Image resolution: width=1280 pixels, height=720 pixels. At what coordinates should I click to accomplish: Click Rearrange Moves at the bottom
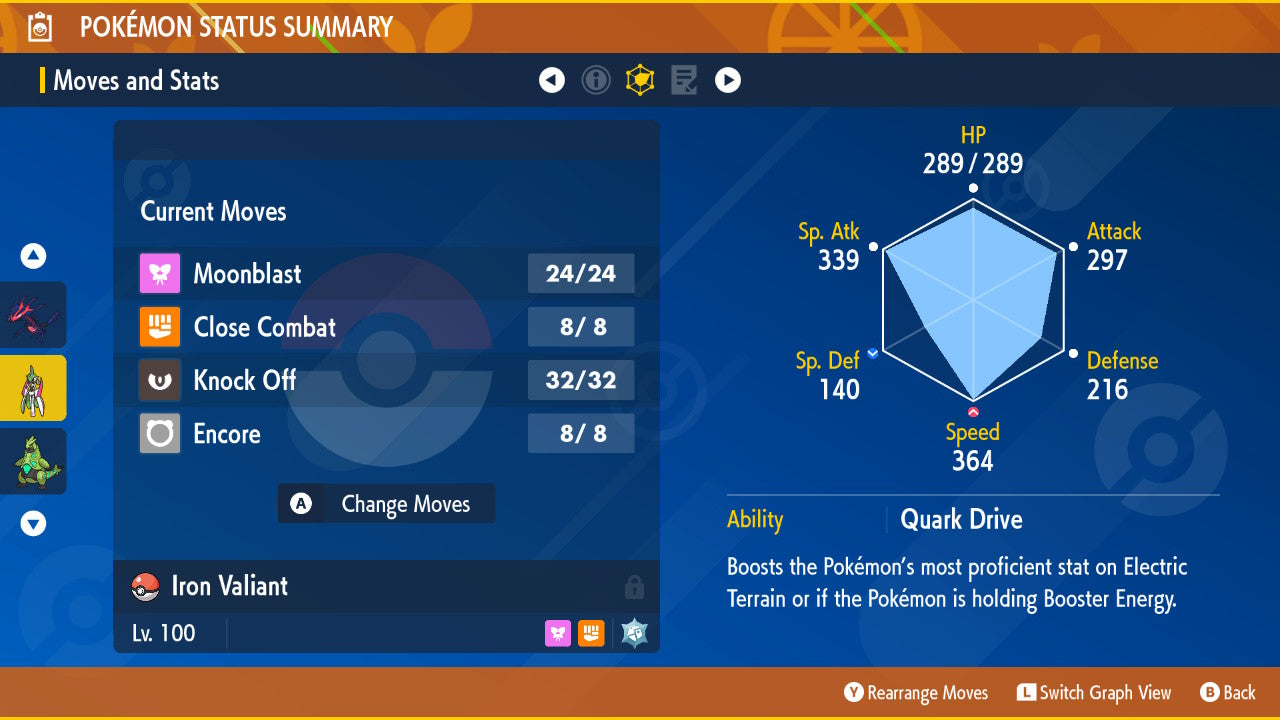tap(915, 692)
